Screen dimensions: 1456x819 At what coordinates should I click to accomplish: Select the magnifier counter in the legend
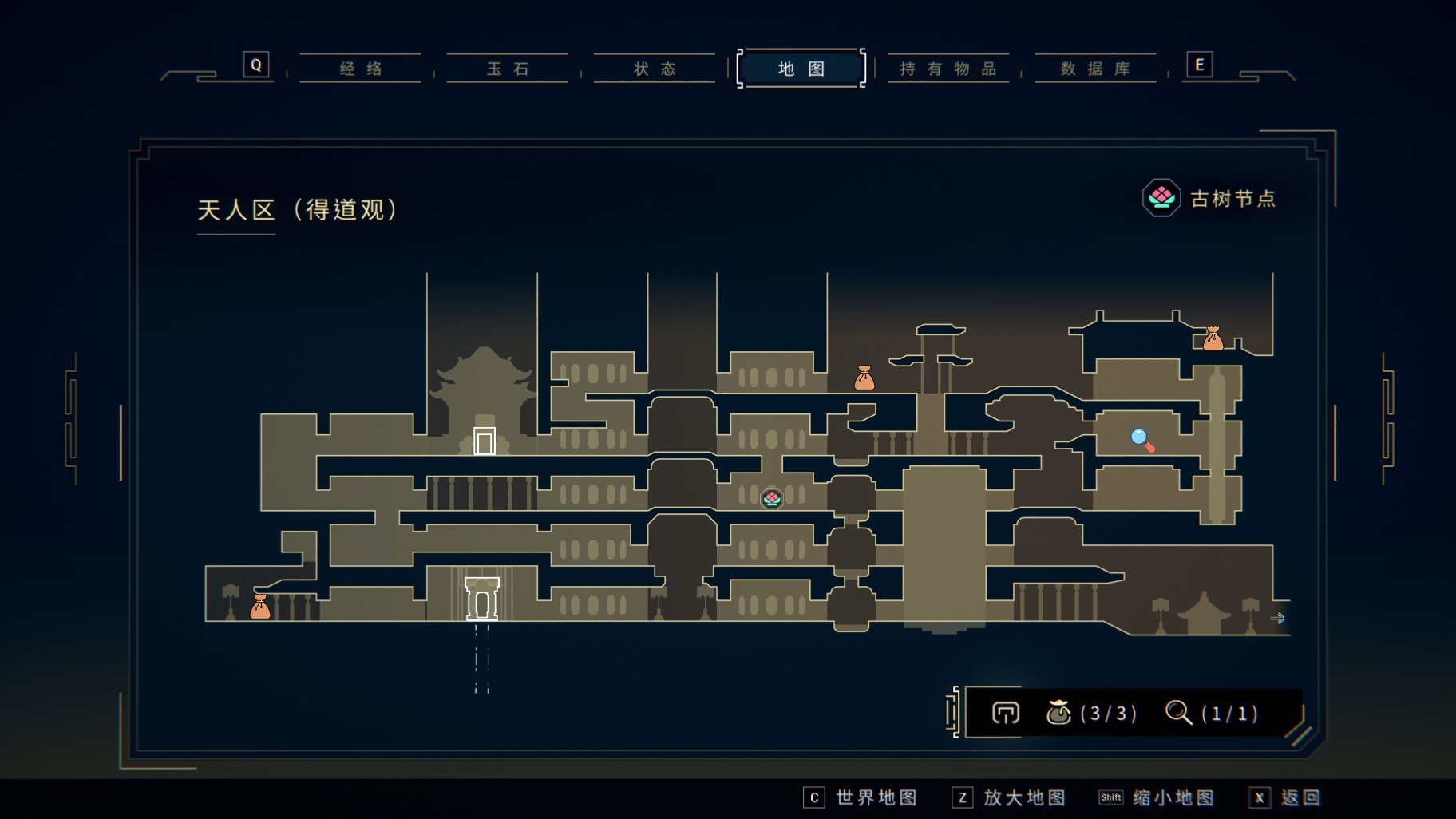coord(1212,713)
